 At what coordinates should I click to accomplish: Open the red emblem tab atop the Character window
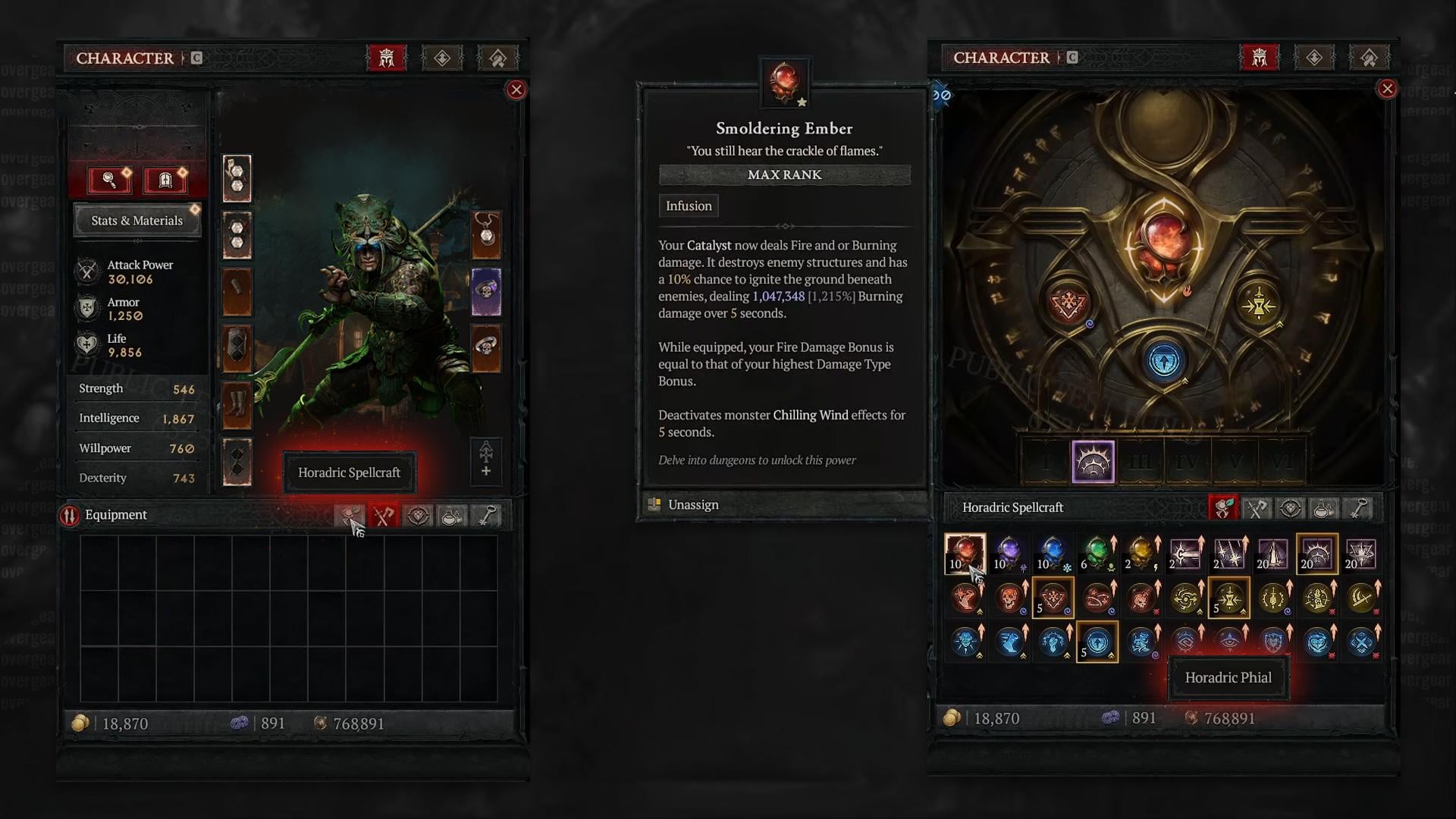coord(386,57)
